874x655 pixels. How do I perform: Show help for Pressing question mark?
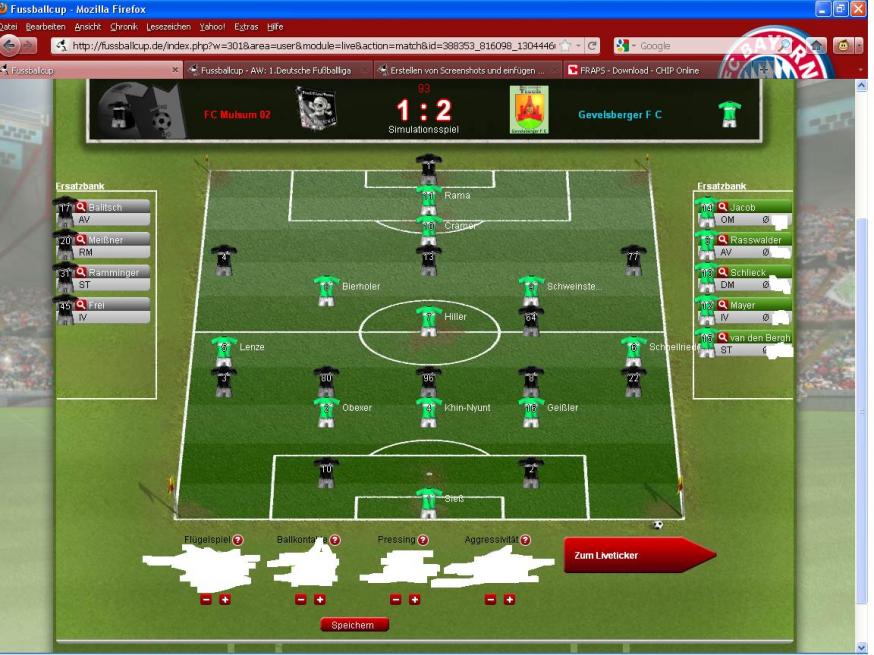(x=423, y=540)
